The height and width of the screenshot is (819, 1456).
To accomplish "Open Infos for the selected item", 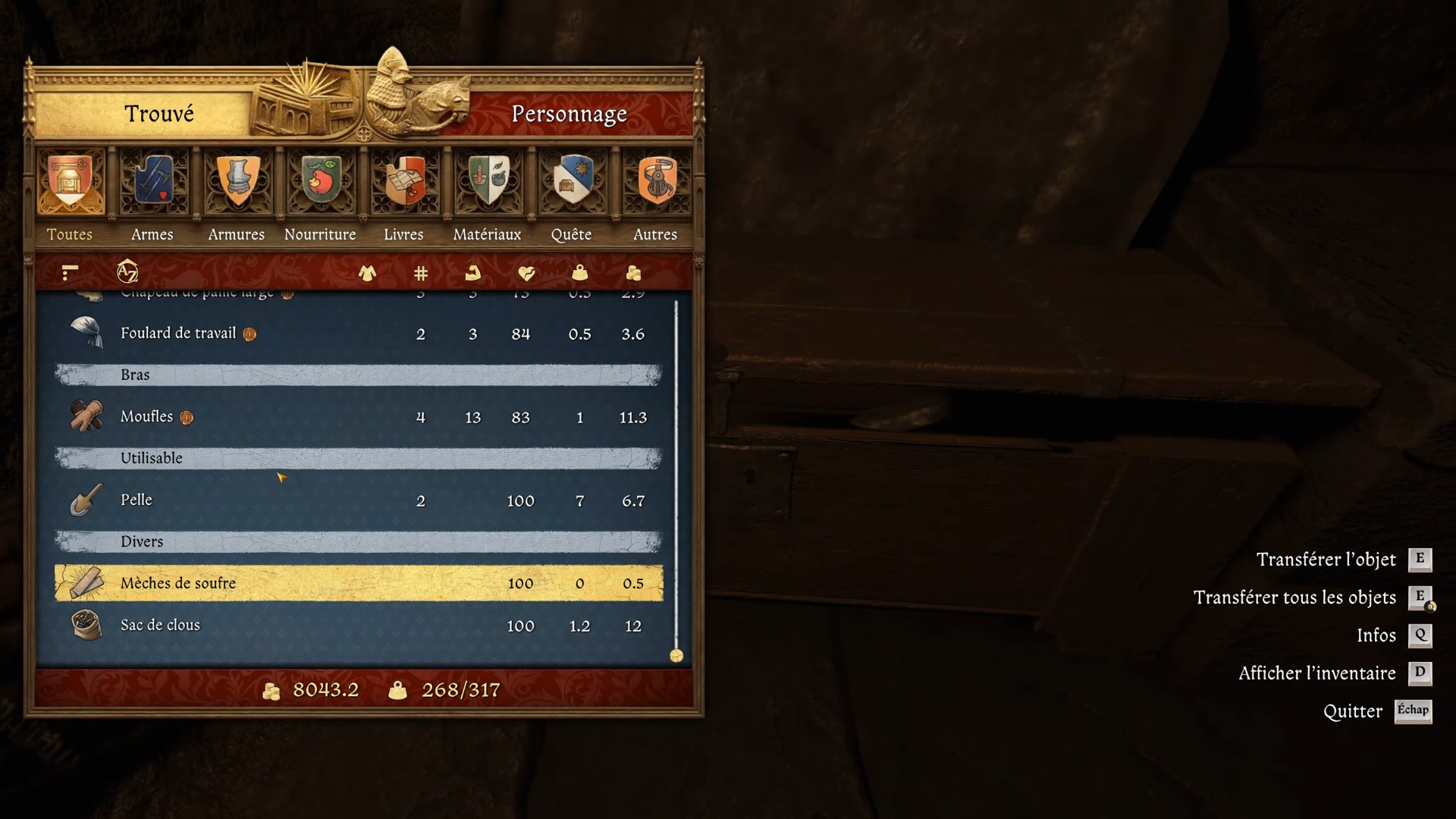I will tap(1376, 635).
